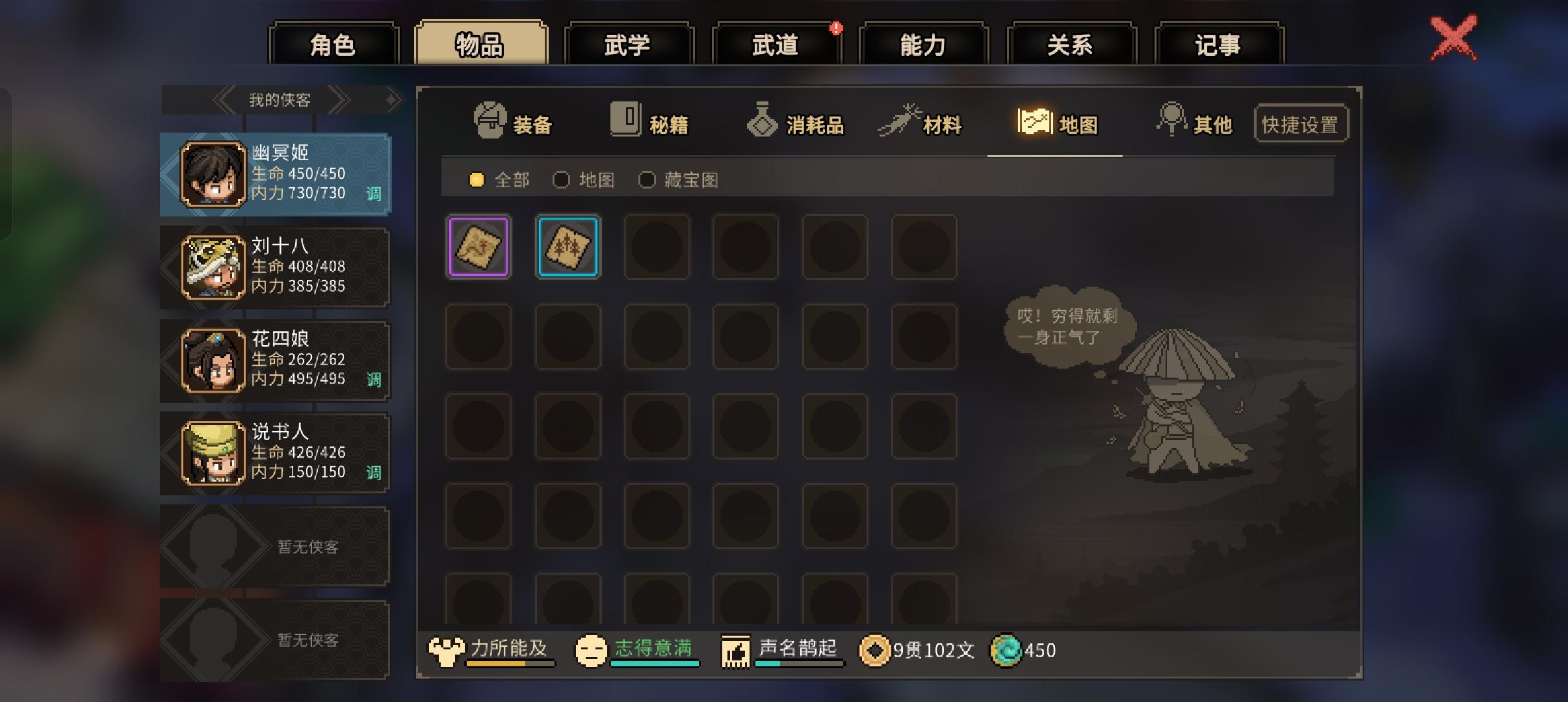Click the gold coin icon showing 9贯102文

click(877, 650)
